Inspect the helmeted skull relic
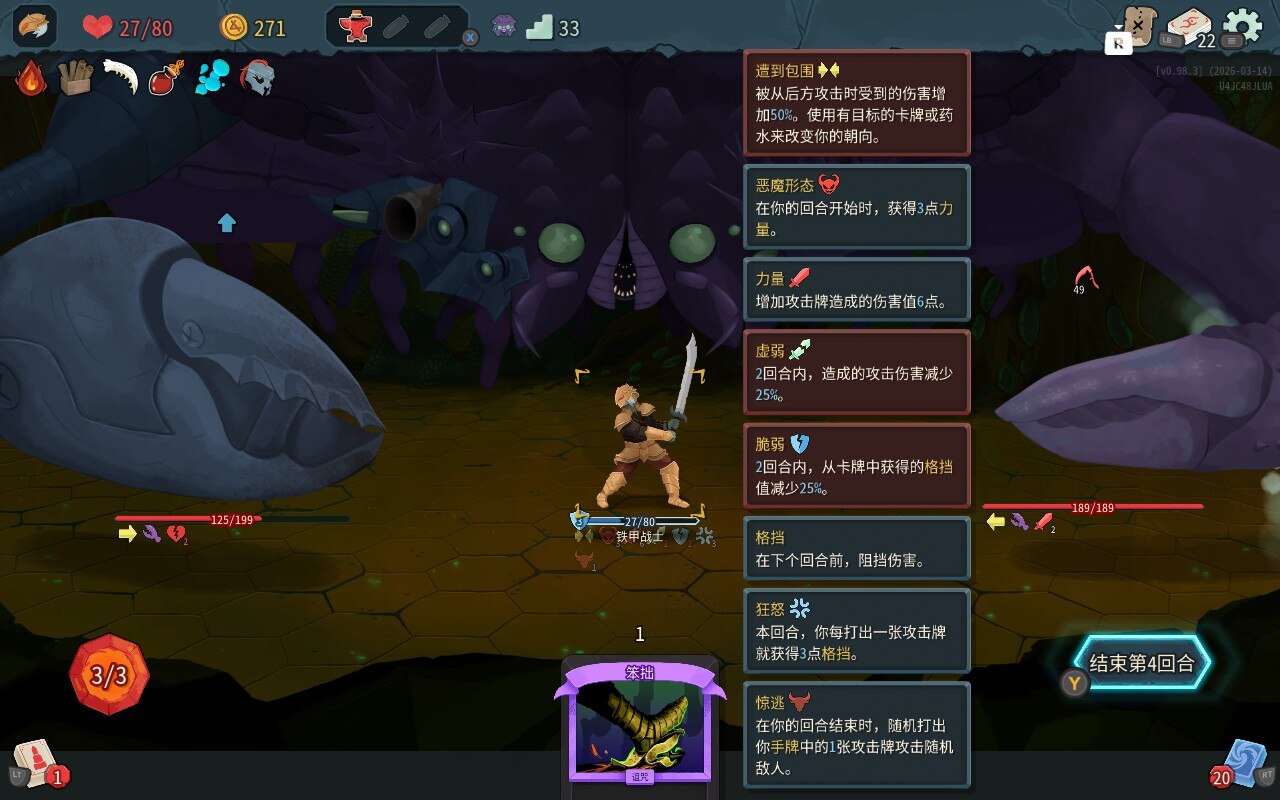The image size is (1280, 800). tap(257, 78)
